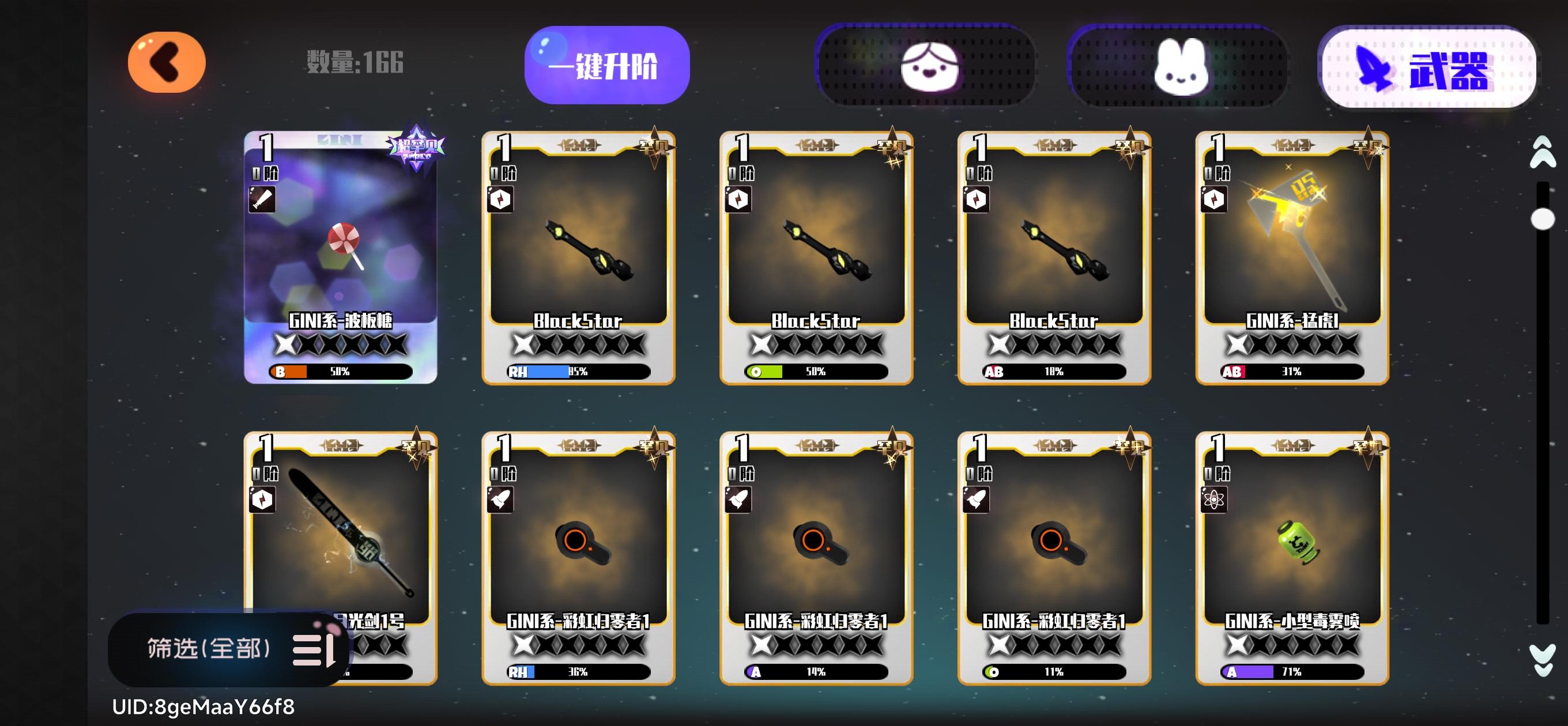
Task: Tap the orange back arrow button
Action: pyautogui.click(x=166, y=62)
